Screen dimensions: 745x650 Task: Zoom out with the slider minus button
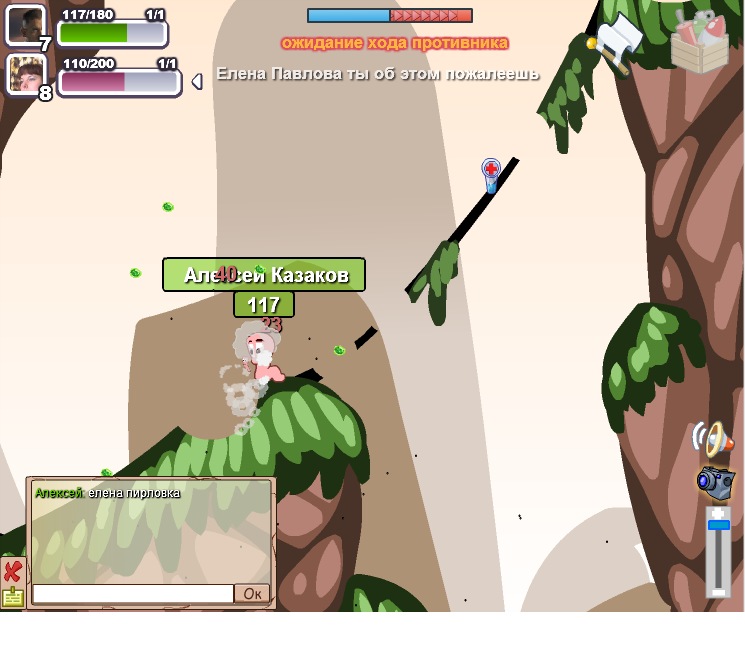pyautogui.click(x=718, y=591)
